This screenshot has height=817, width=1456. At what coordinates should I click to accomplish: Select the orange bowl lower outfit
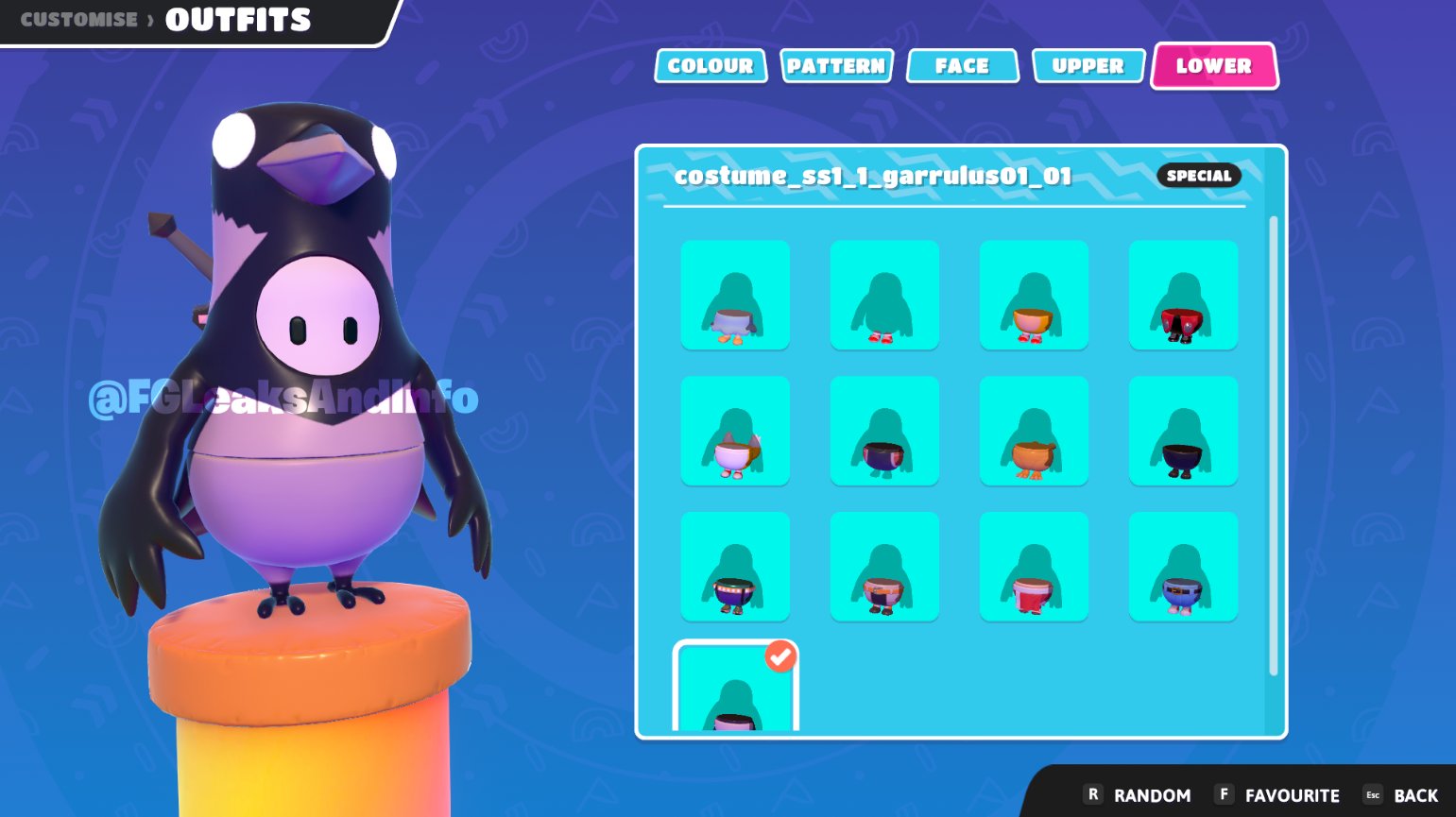click(1035, 294)
